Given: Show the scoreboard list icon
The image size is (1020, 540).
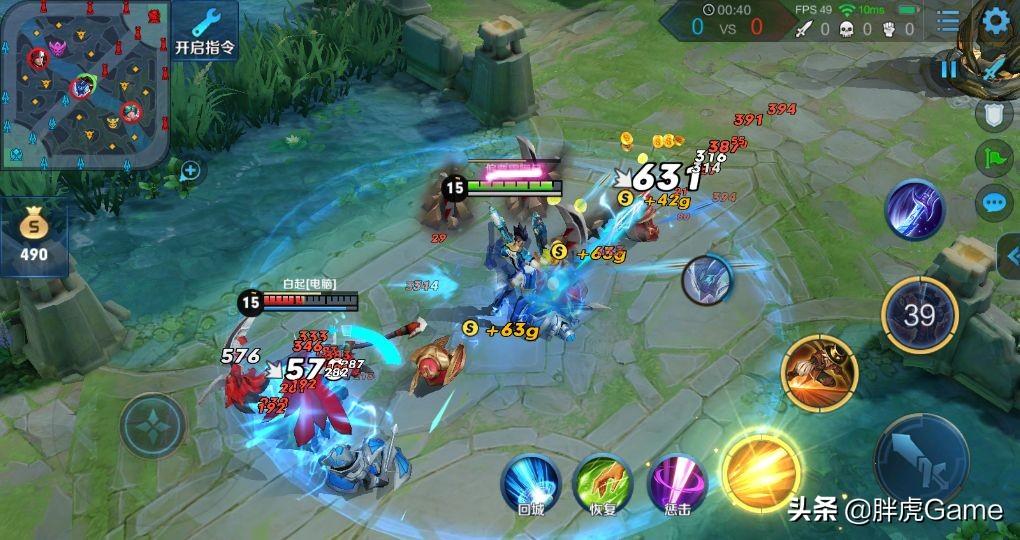Looking at the screenshot, I should click(947, 21).
